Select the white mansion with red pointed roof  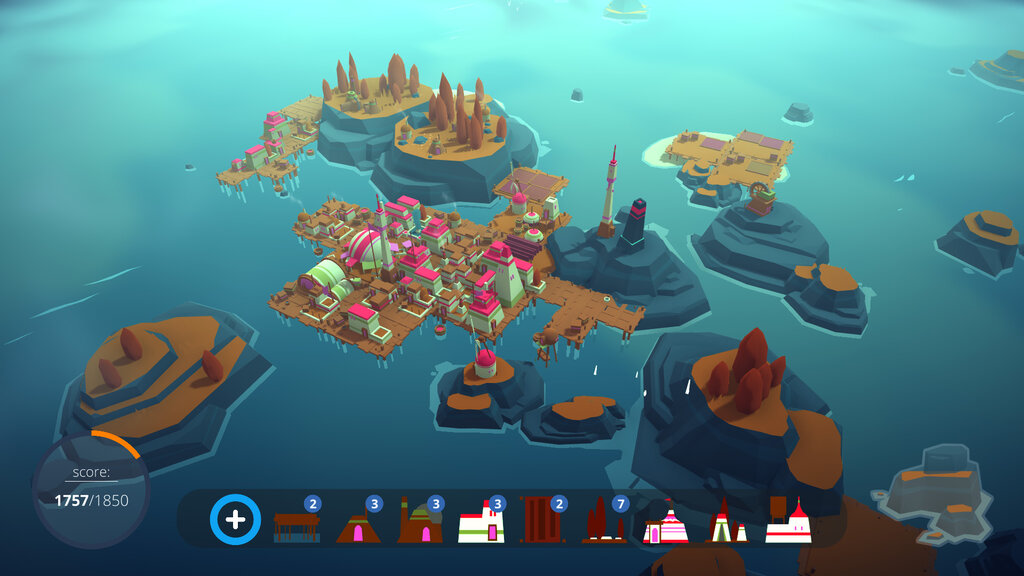(788, 524)
